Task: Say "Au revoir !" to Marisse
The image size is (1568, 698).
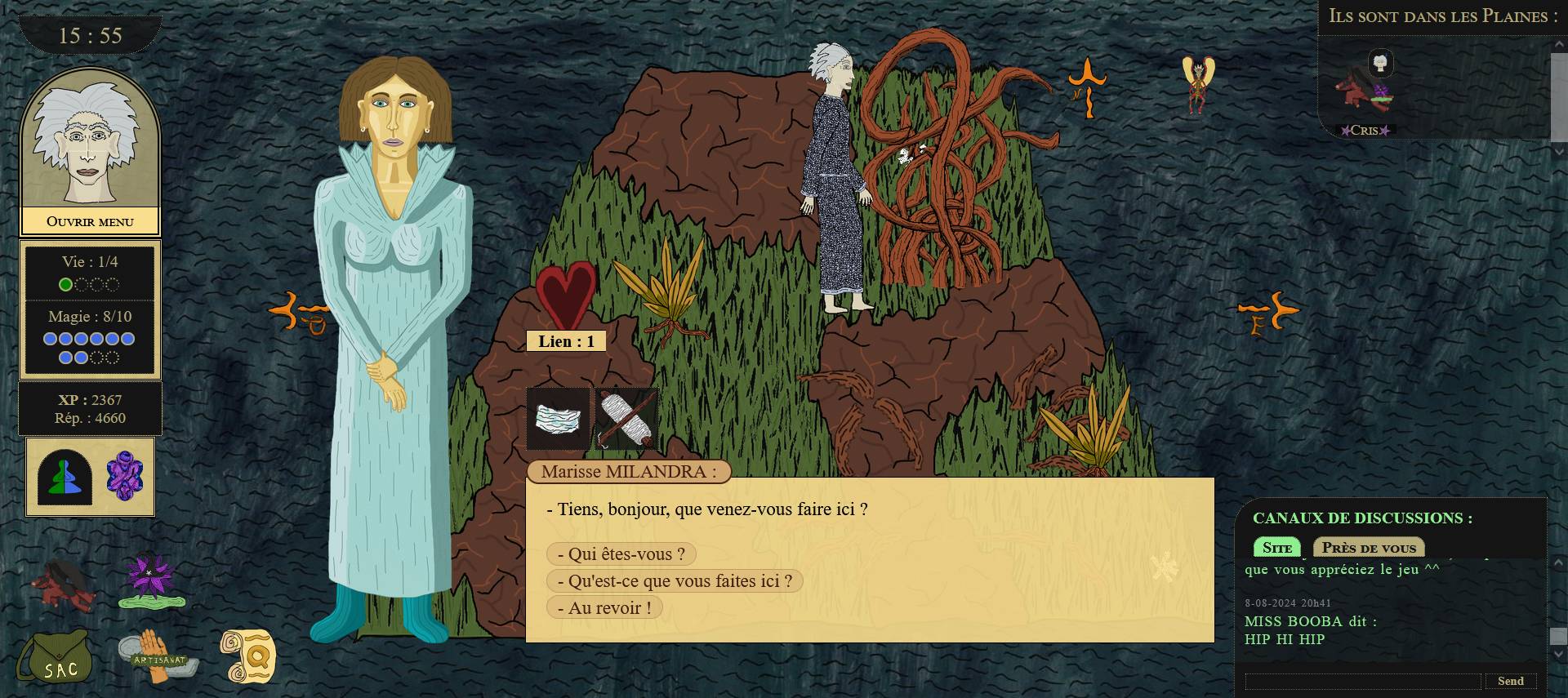Action: [x=604, y=608]
